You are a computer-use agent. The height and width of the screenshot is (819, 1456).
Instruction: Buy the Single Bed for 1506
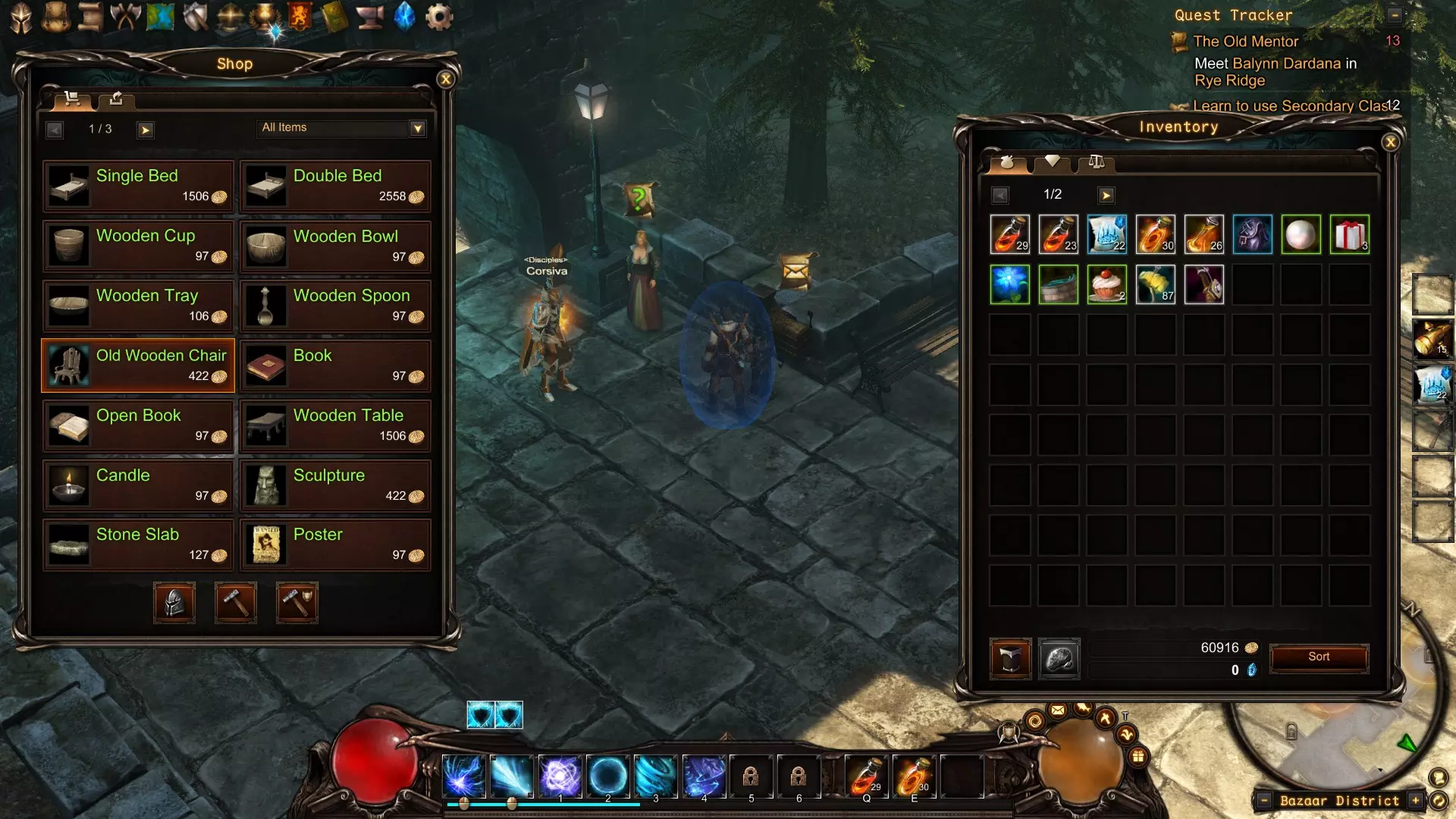point(138,186)
